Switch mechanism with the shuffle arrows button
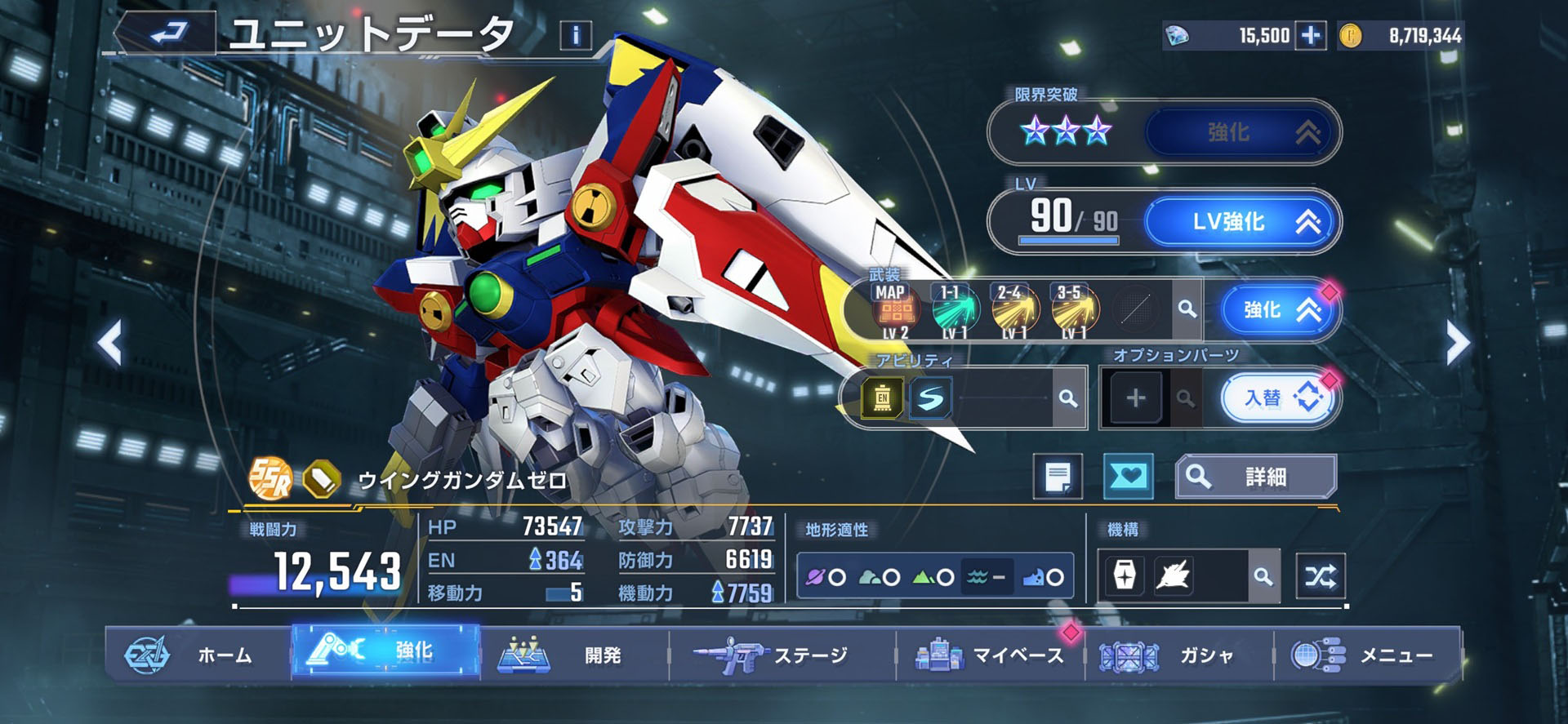 pyautogui.click(x=1320, y=577)
